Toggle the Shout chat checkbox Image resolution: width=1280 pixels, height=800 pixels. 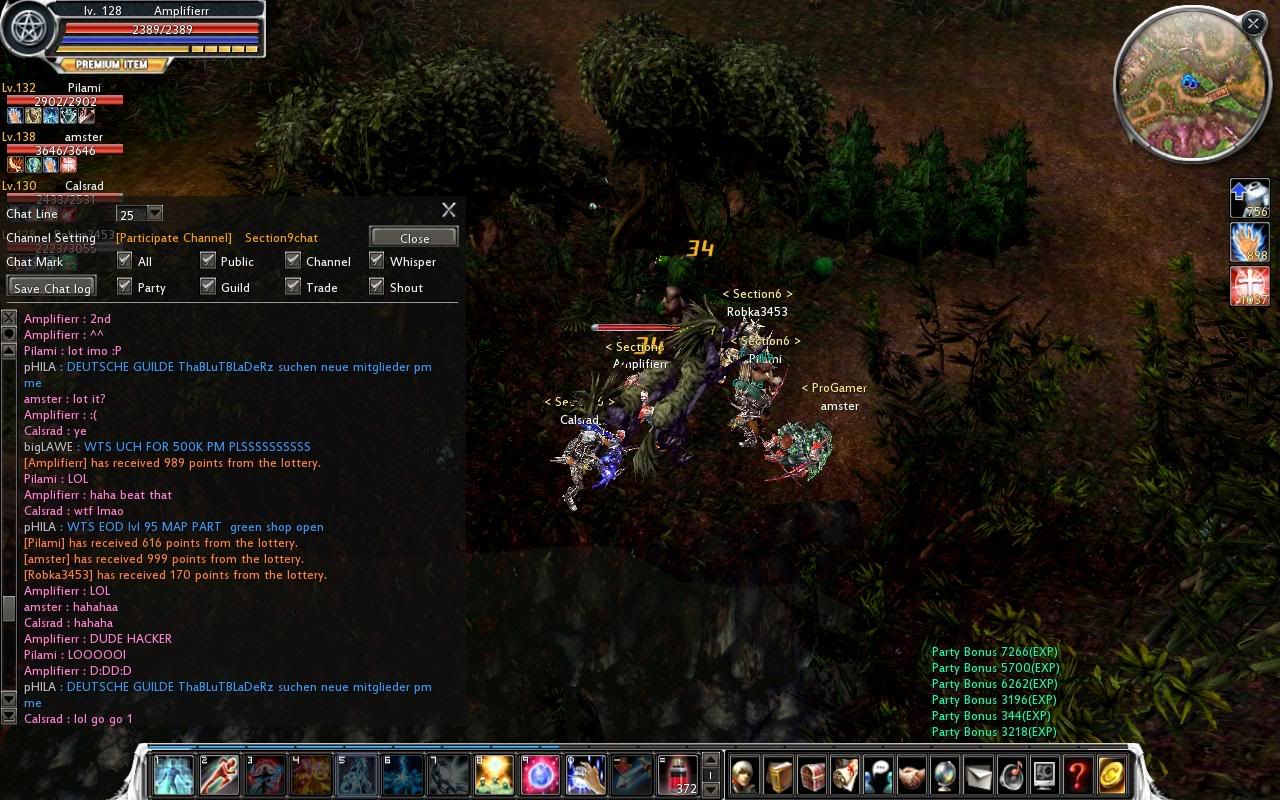pos(377,286)
